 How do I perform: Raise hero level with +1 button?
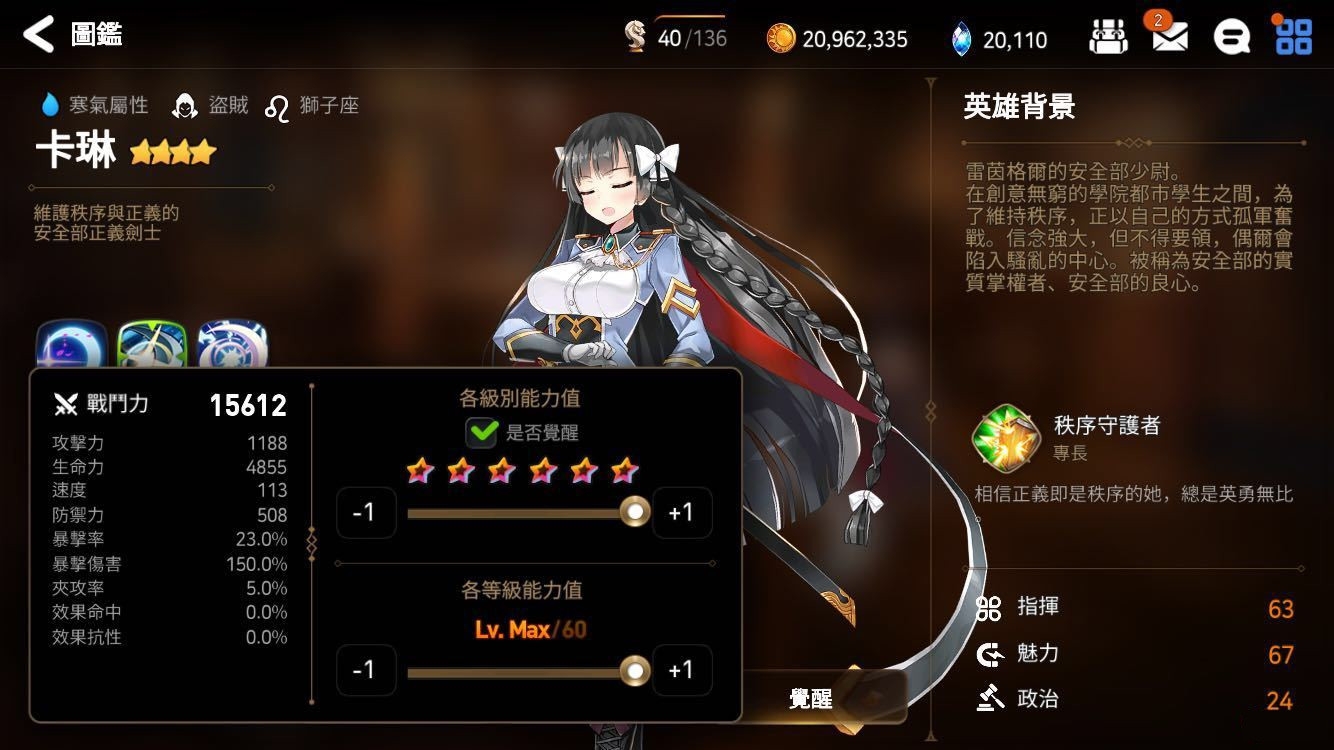pyautogui.click(x=681, y=670)
